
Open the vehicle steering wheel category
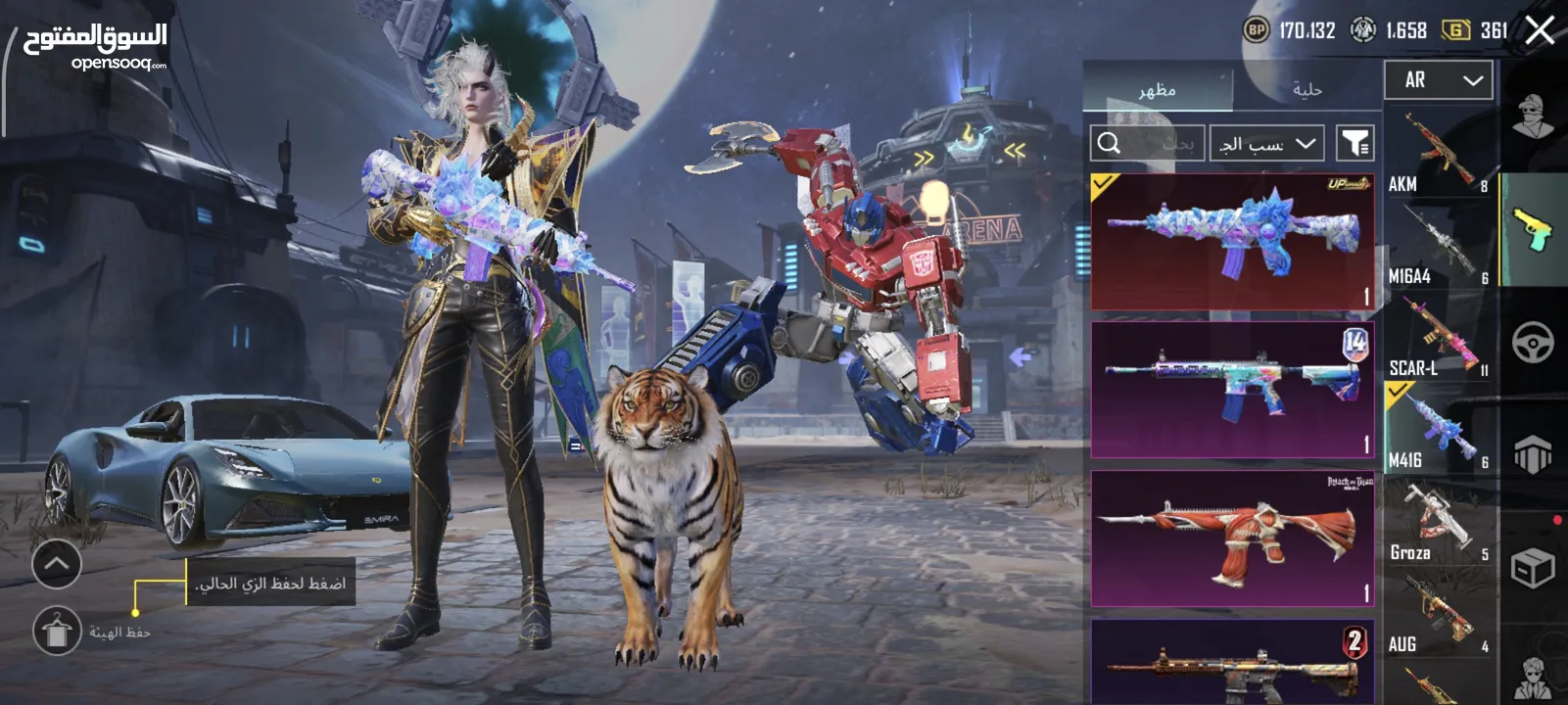coord(1533,343)
